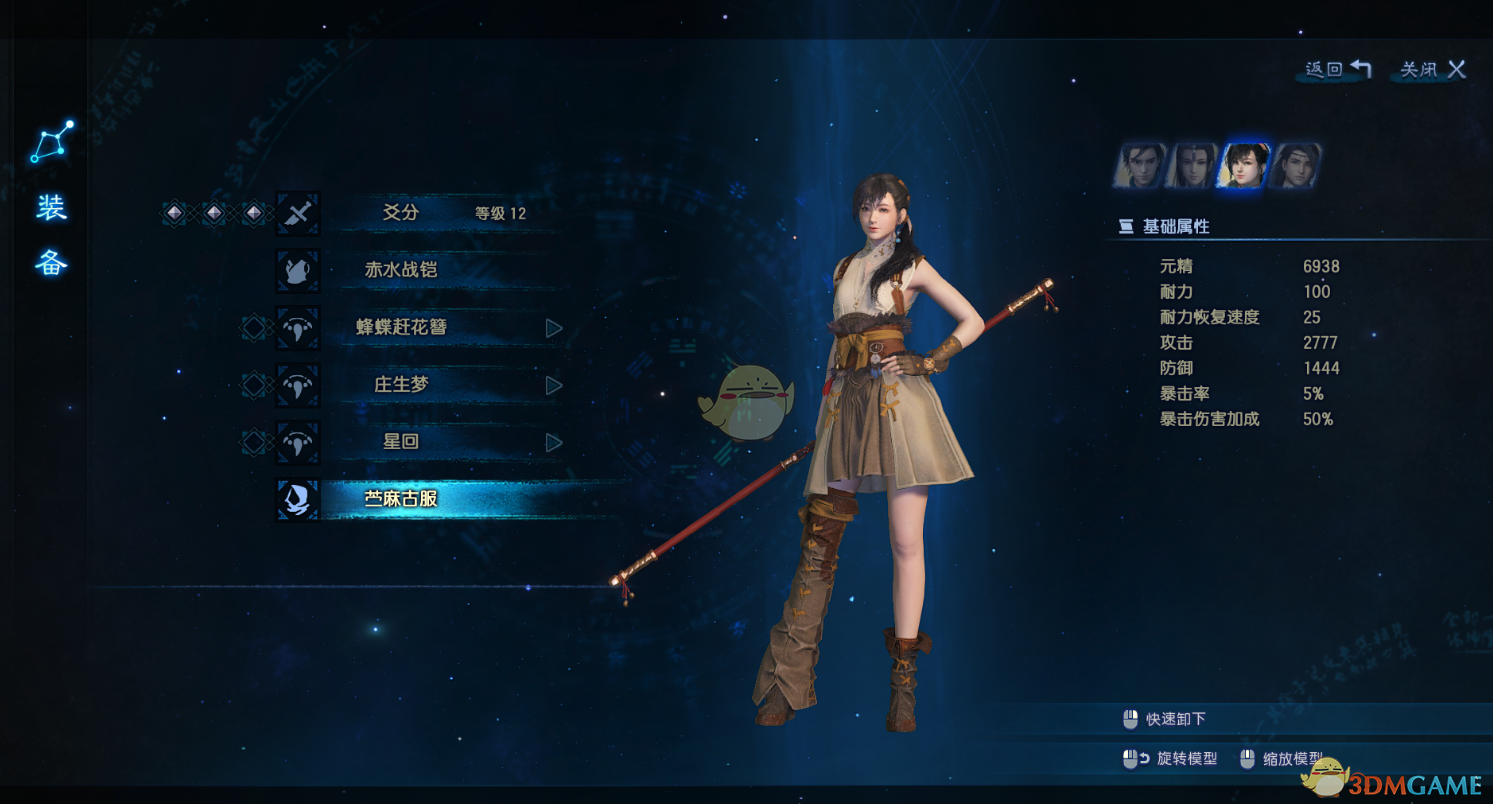Choose the 苎麻古服 costume entry

point(401,498)
